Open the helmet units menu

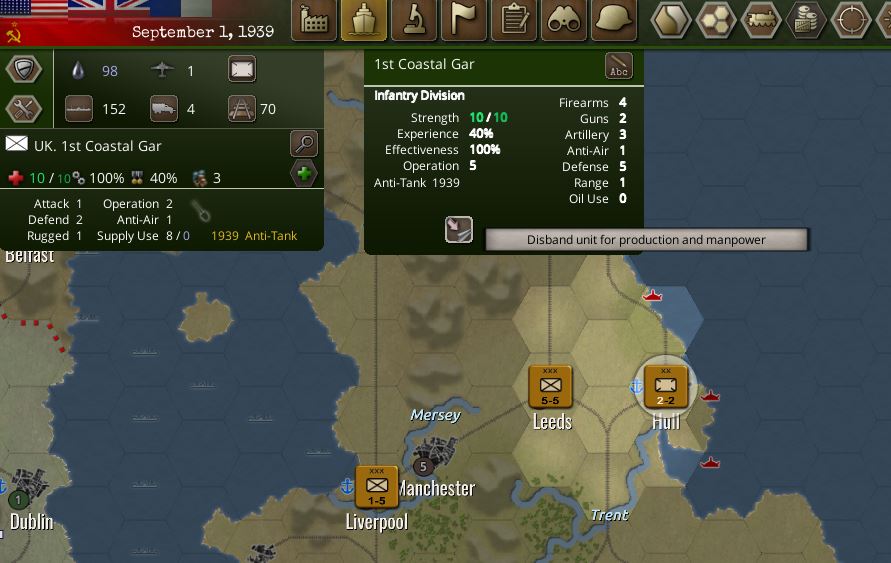pos(614,20)
